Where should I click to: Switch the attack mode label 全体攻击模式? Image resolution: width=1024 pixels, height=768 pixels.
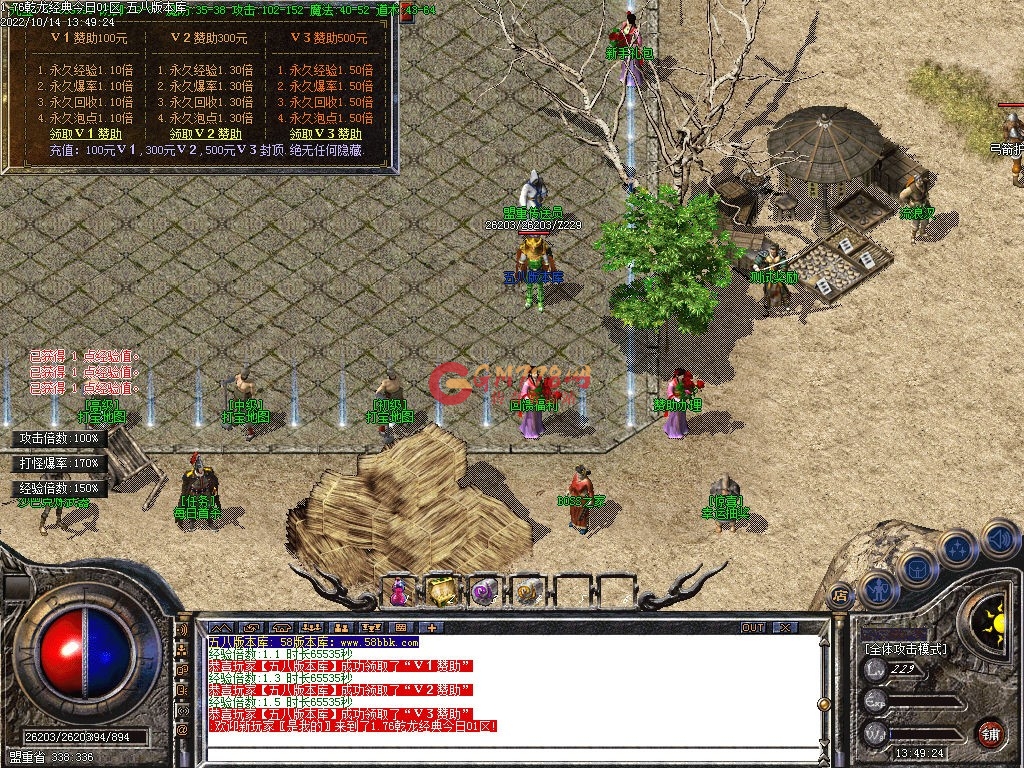coord(905,649)
